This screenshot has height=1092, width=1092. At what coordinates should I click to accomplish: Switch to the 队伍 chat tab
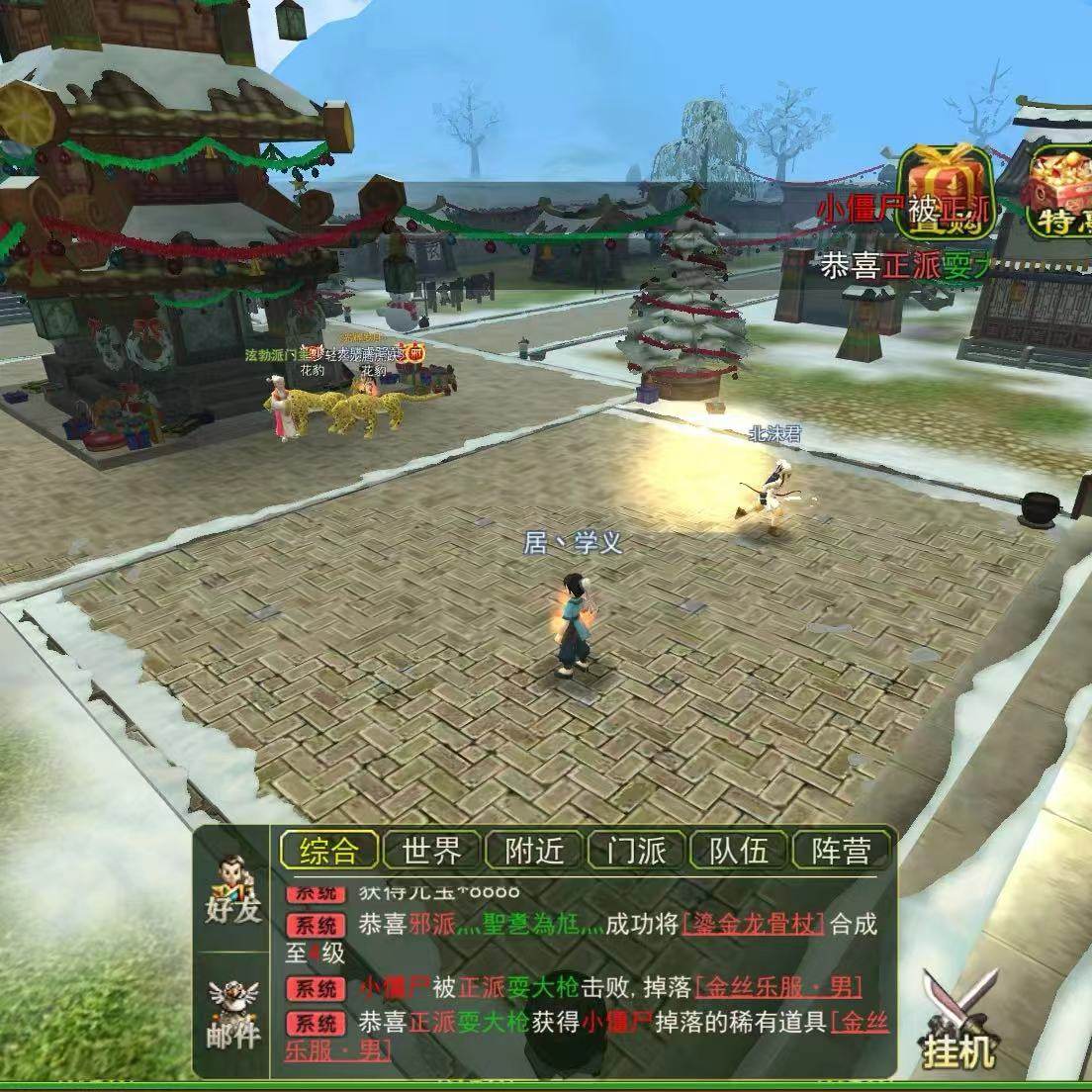point(739,850)
